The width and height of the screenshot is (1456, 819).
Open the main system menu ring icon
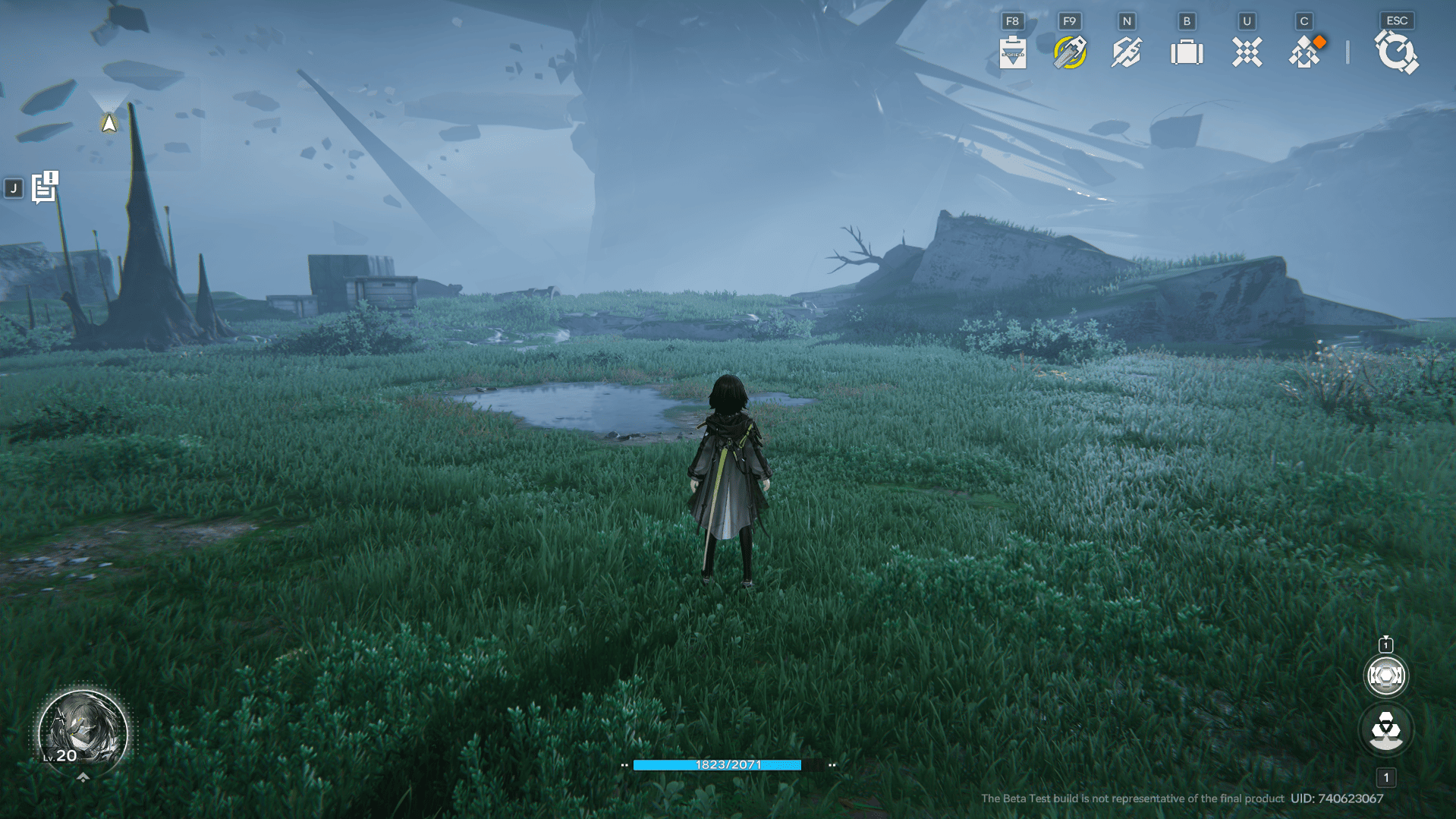coord(1396,52)
